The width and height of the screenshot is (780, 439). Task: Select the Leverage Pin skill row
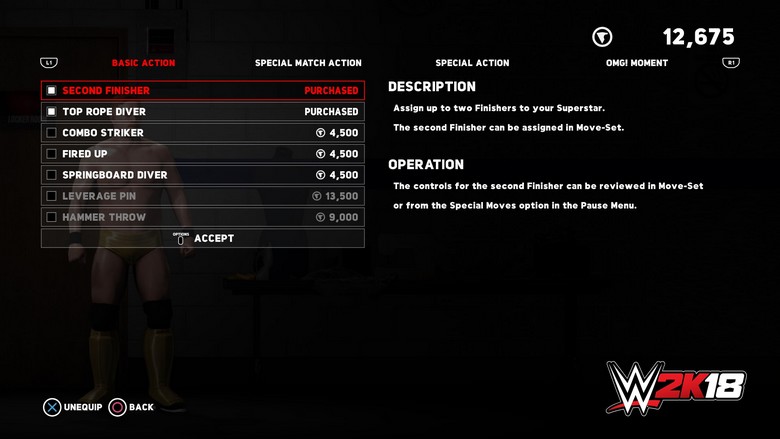[x=203, y=196]
